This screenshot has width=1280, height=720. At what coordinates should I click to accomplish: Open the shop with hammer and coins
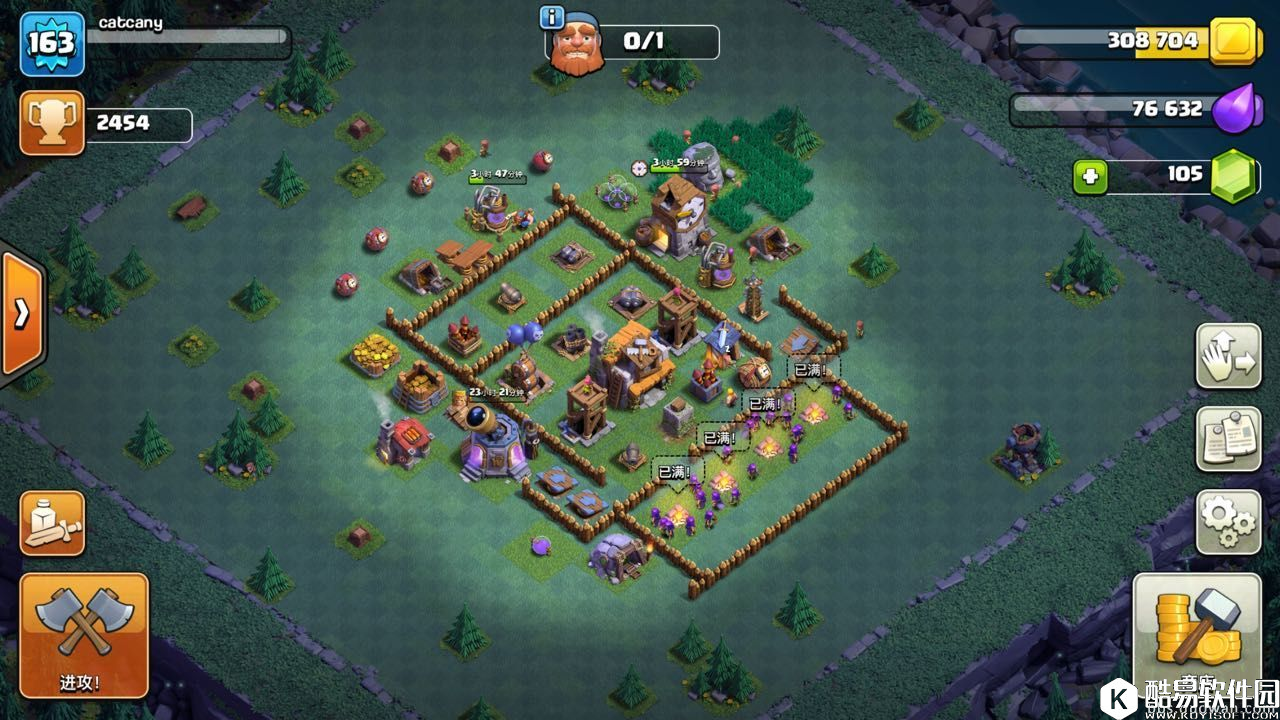[x=1196, y=632]
